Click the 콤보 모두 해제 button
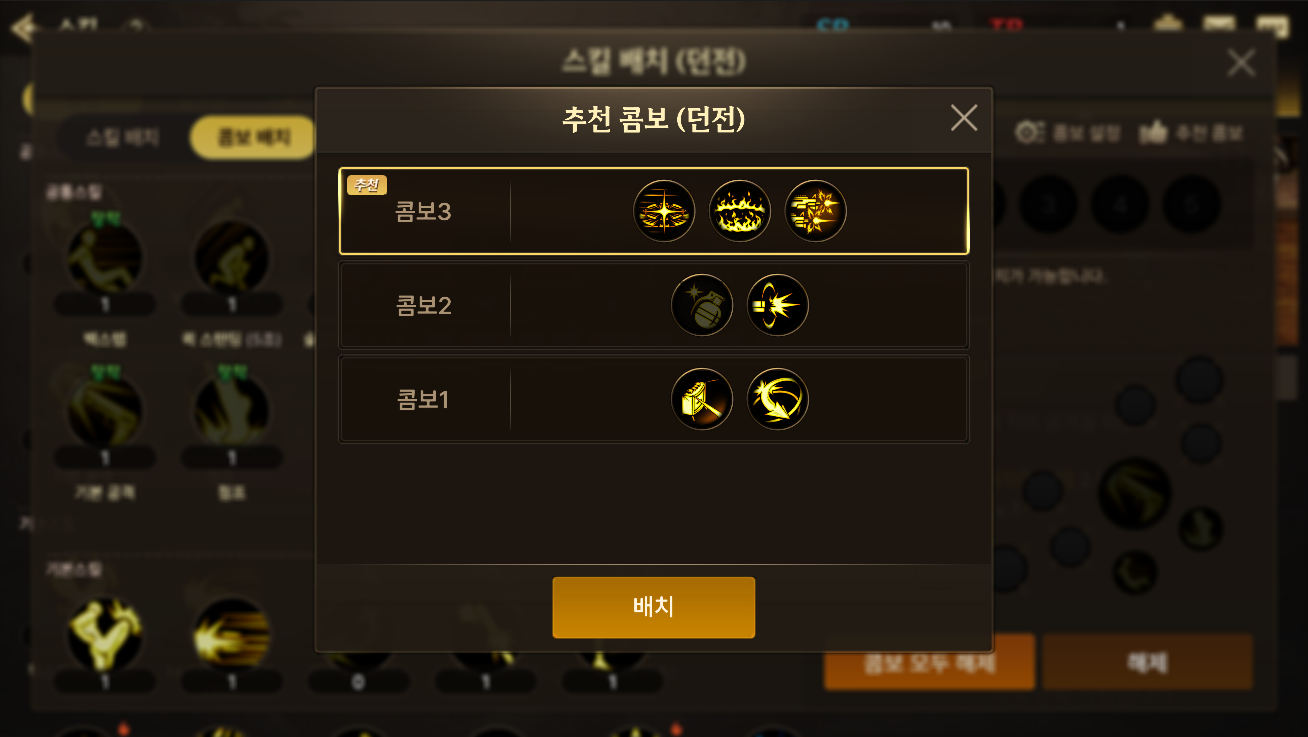The image size is (1308, 737). [928, 662]
